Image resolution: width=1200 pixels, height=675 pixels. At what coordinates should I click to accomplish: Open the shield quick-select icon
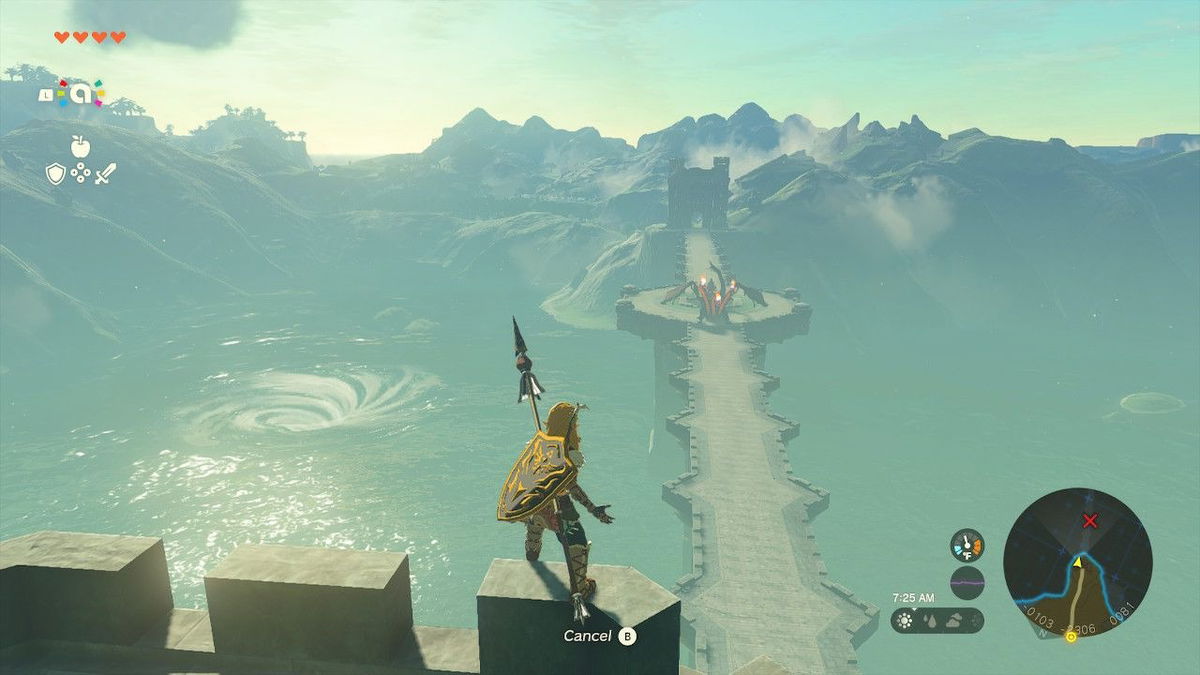tap(56, 173)
